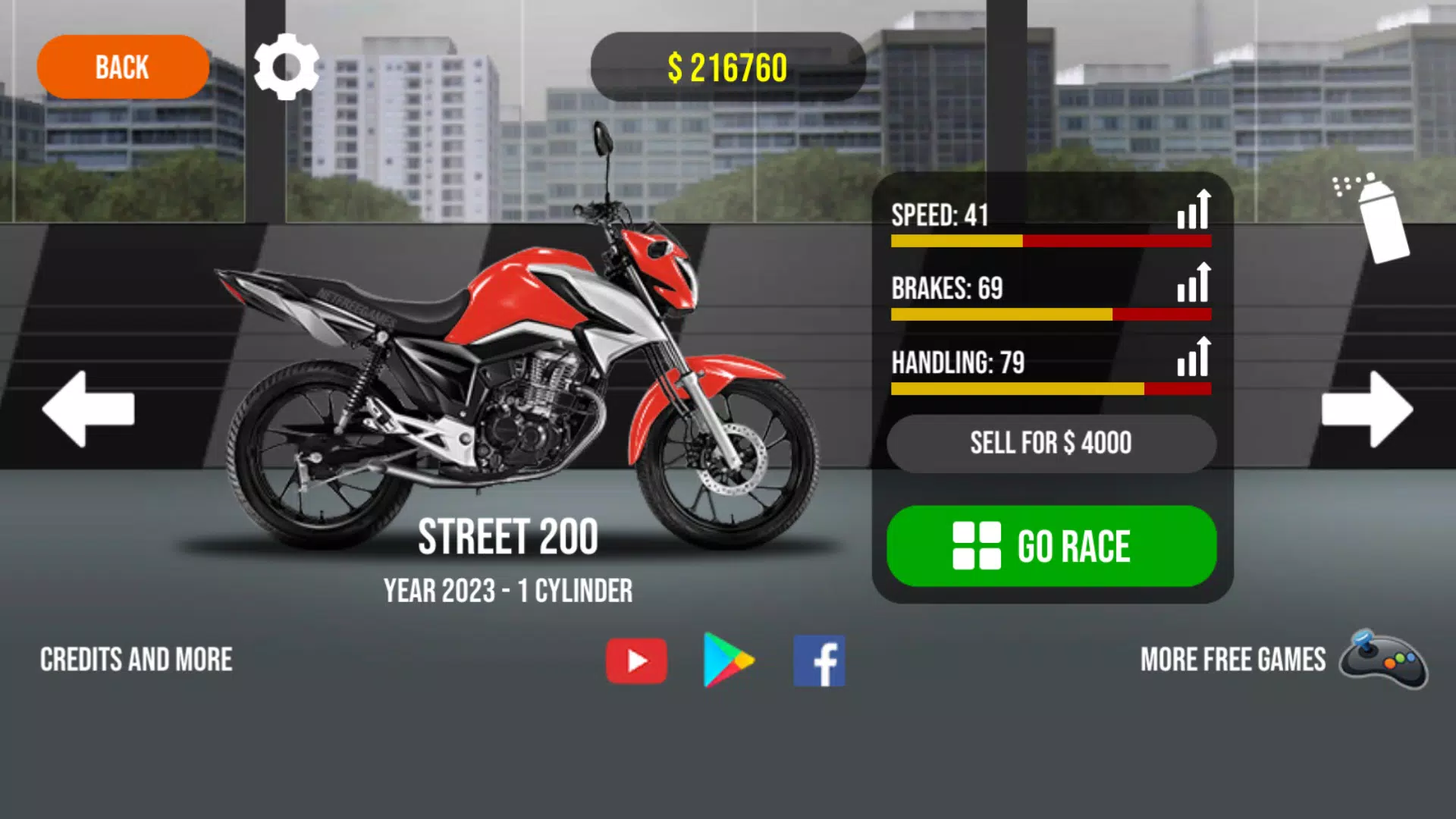Open Credits and More
The height and width of the screenshot is (819, 1456).
pos(136,659)
